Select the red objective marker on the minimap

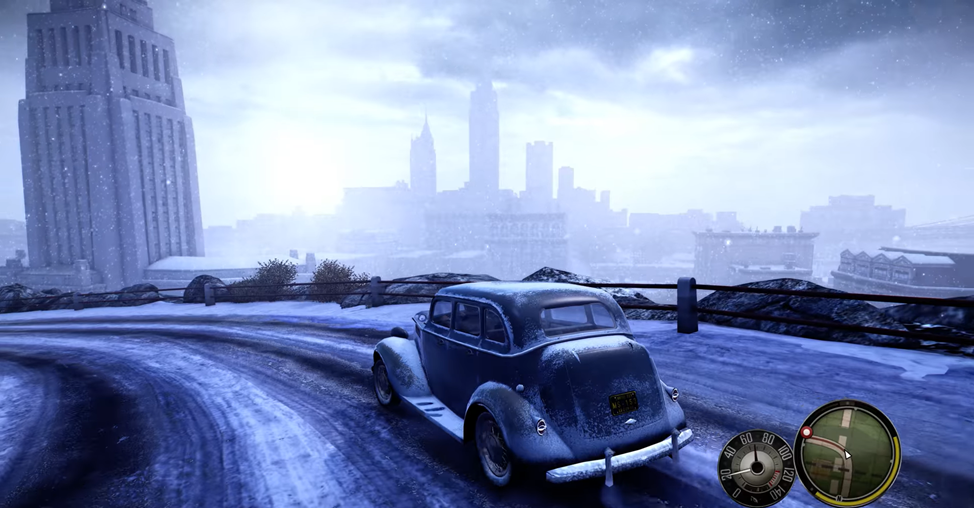pos(806,433)
